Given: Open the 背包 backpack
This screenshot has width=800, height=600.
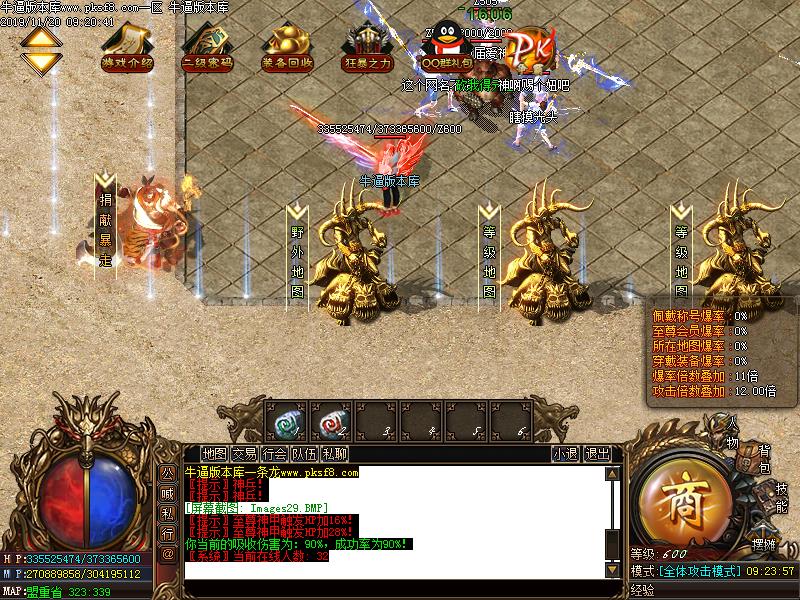Looking at the screenshot, I should pos(763,459).
